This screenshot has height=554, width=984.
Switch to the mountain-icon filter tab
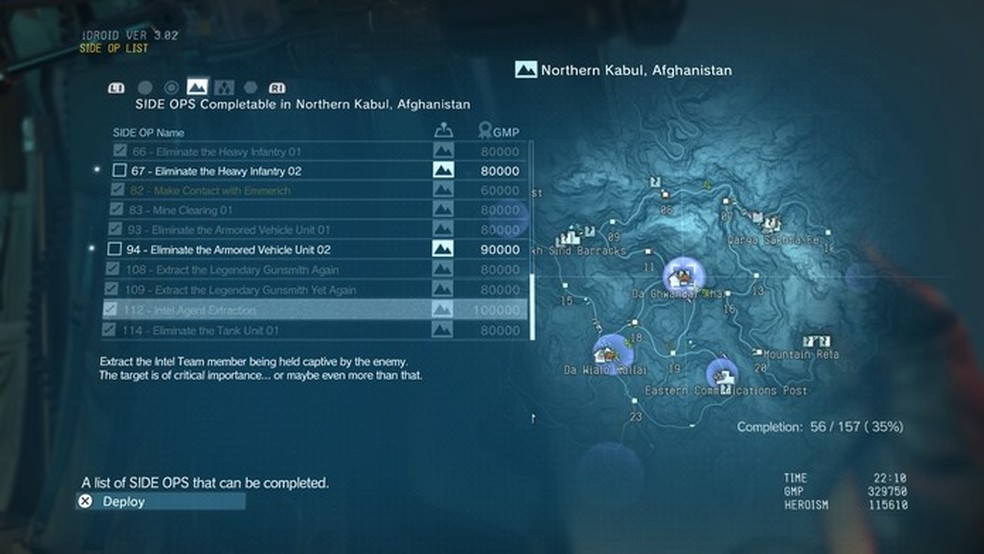pyautogui.click(x=197, y=87)
